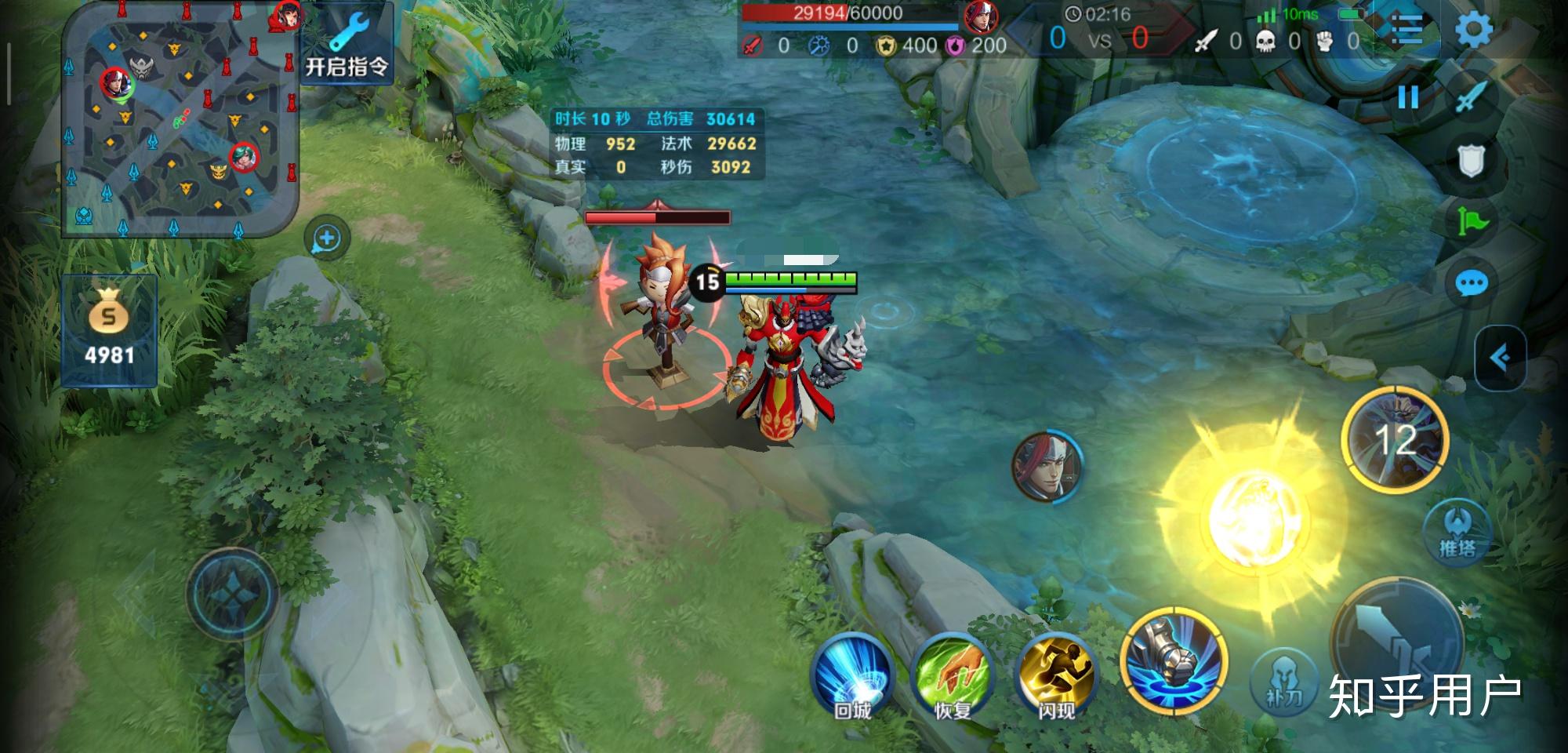Image resolution: width=1568 pixels, height=753 pixels.
Task: Open settings with the gear icon
Action: [1473, 30]
